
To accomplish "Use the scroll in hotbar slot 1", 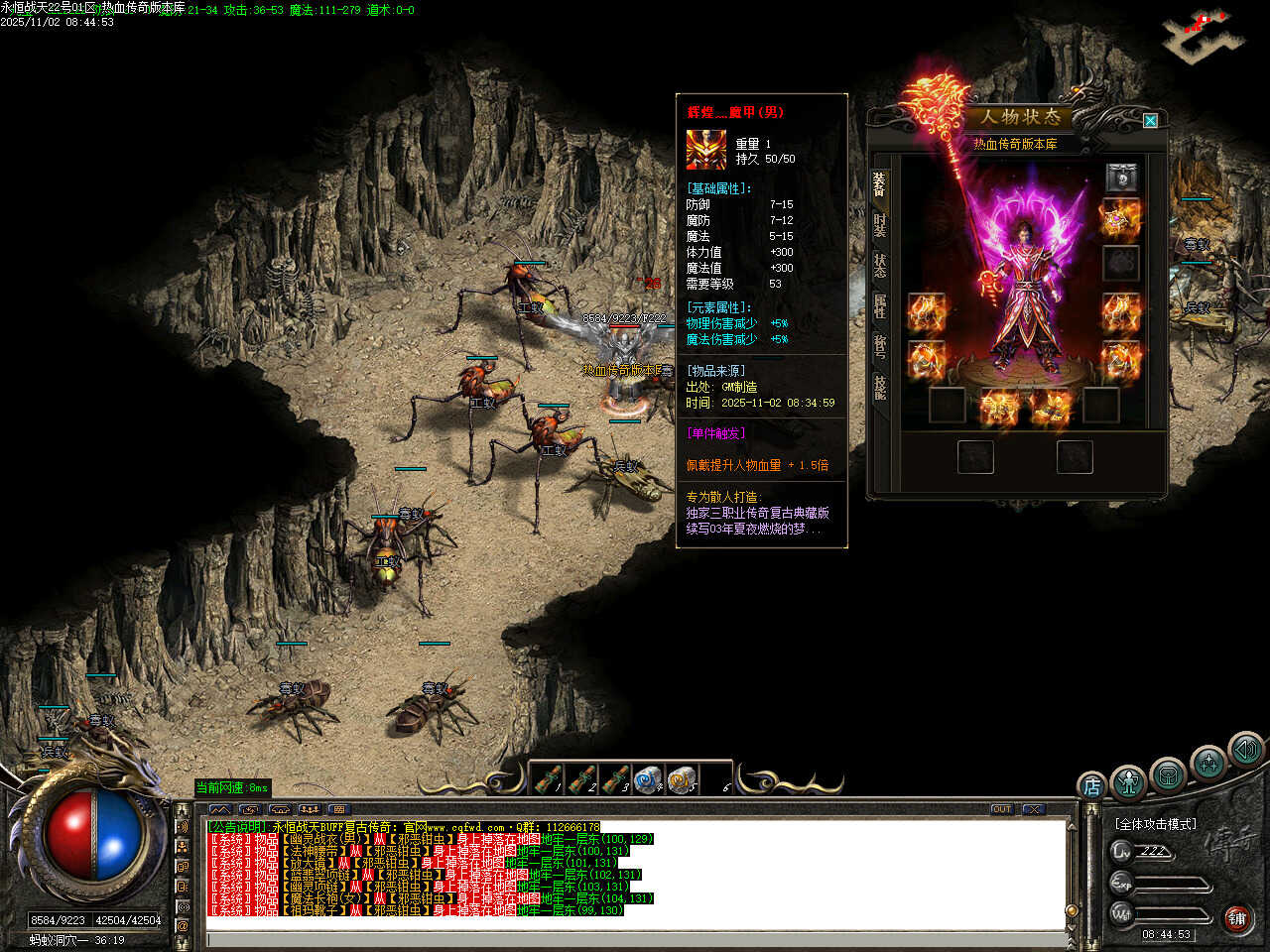I will click(548, 779).
